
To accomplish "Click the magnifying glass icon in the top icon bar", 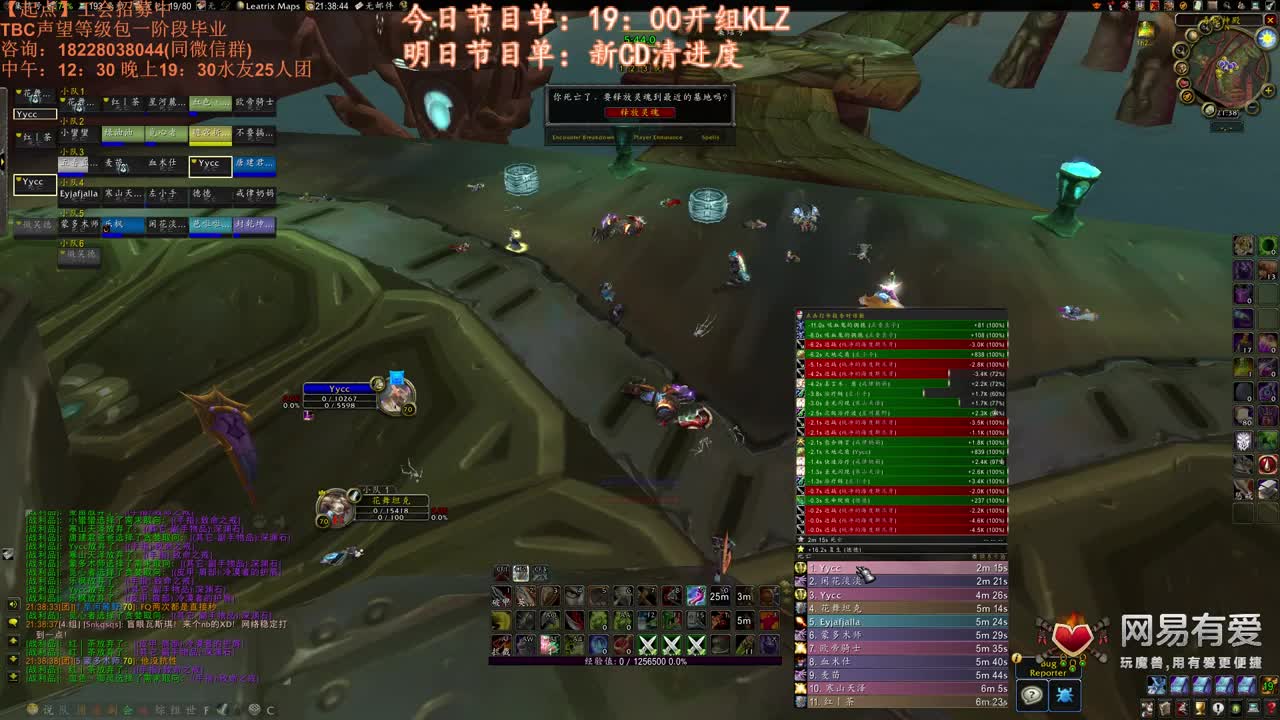I will pyautogui.click(x=1227, y=6).
